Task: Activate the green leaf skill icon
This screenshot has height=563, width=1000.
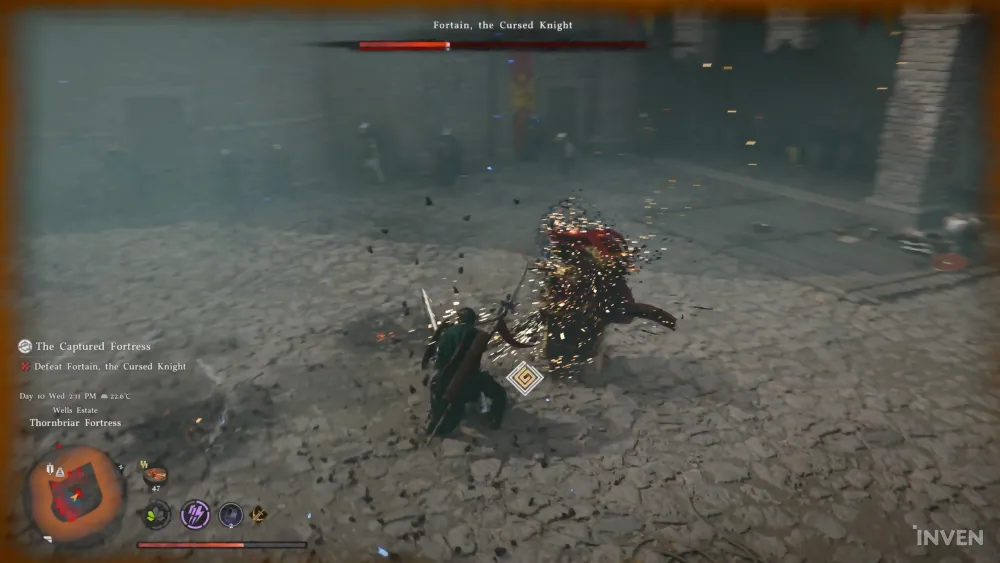Action: point(157,515)
